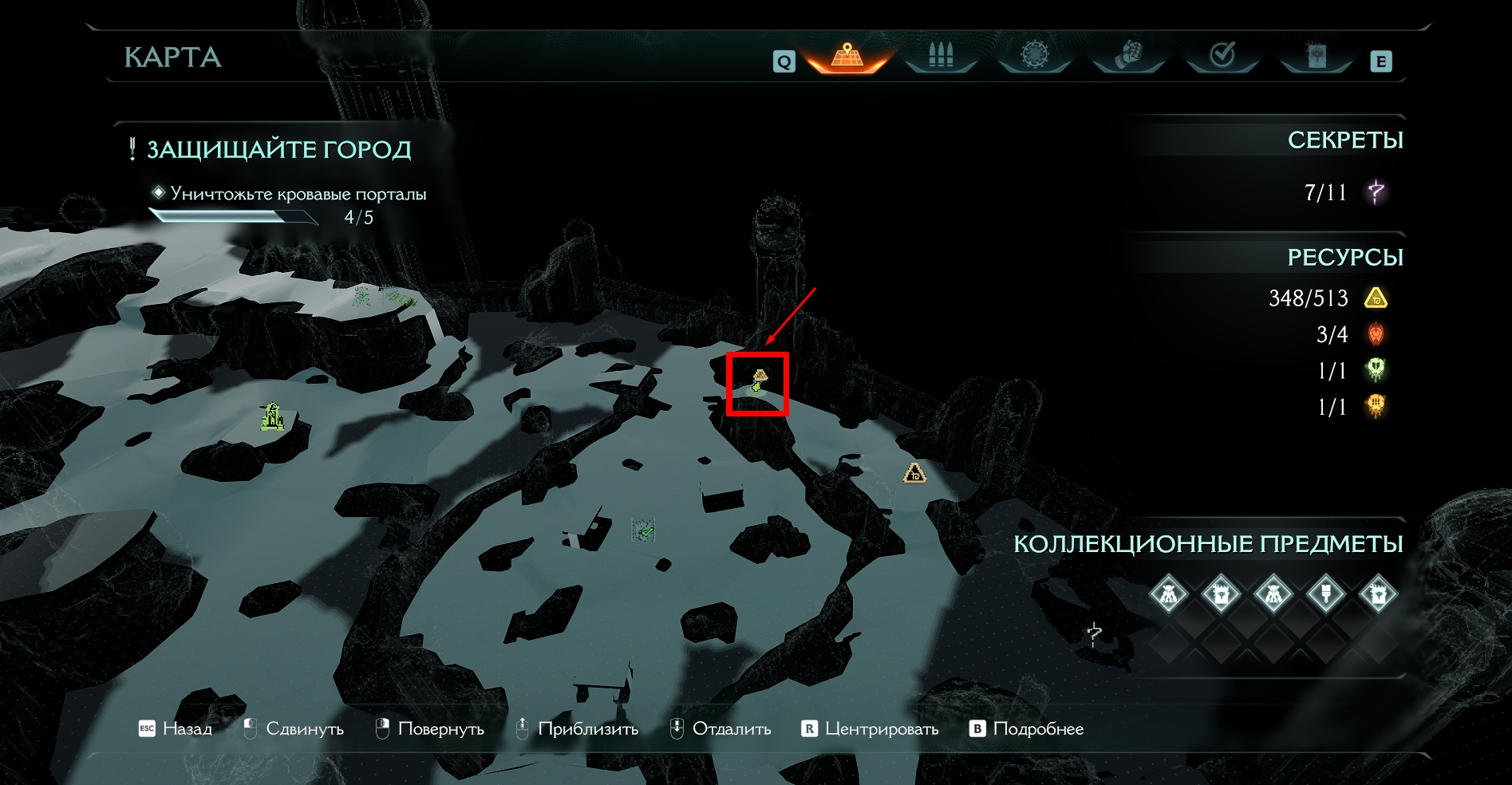Select the gold triangle resource marker

click(x=914, y=474)
